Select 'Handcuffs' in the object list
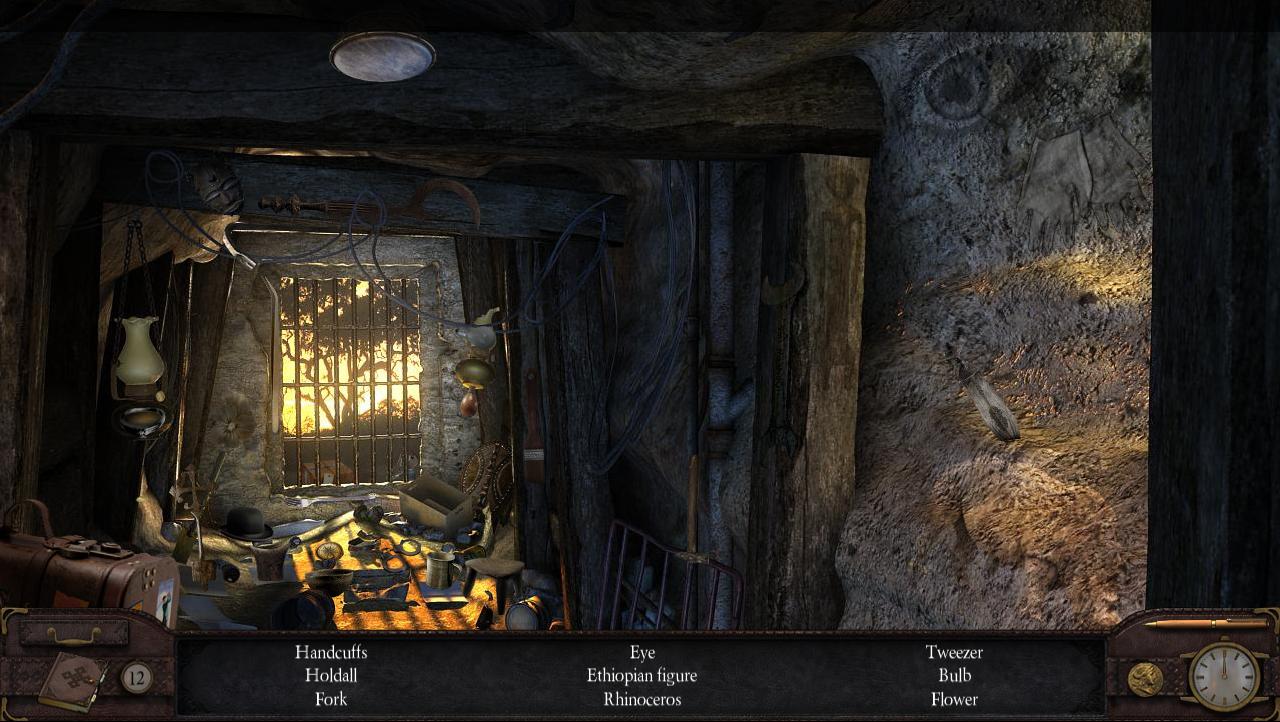Image resolution: width=1280 pixels, height=722 pixels. [x=331, y=652]
